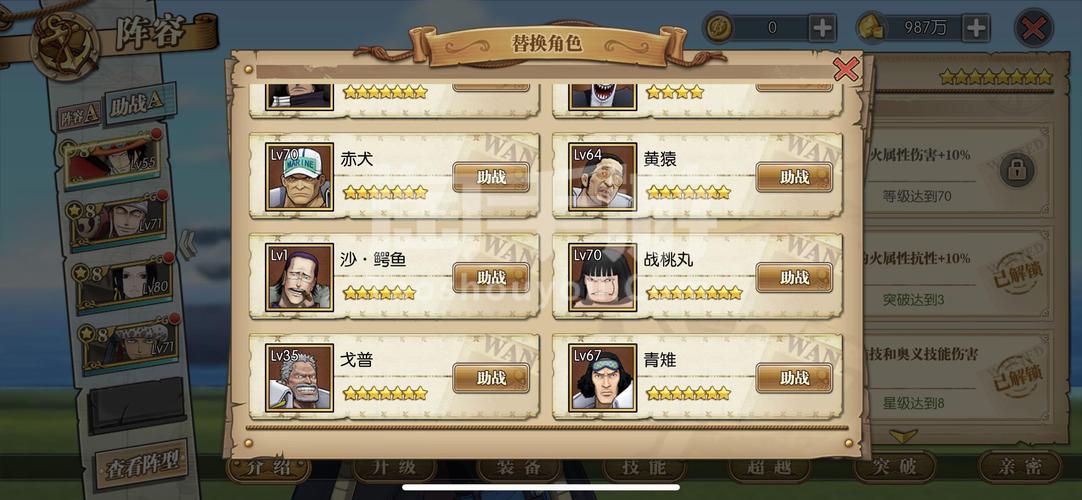
Task: Switch to the 助战A tab
Action: (x=137, y=104)
